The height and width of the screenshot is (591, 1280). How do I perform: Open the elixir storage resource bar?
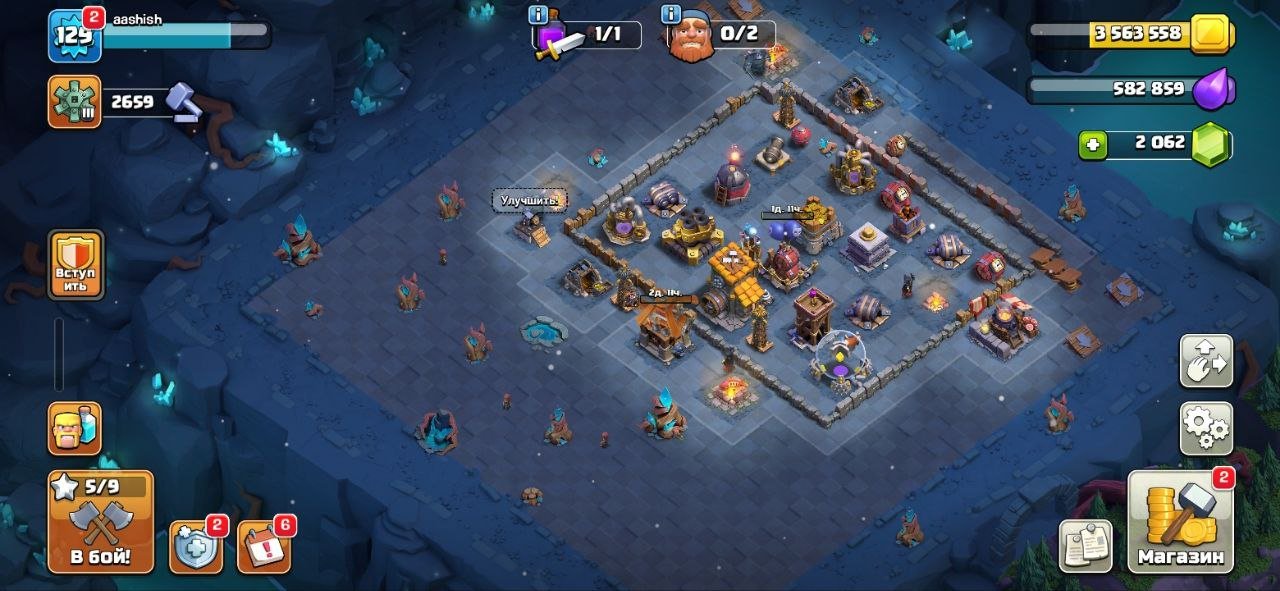(1130, 89)
